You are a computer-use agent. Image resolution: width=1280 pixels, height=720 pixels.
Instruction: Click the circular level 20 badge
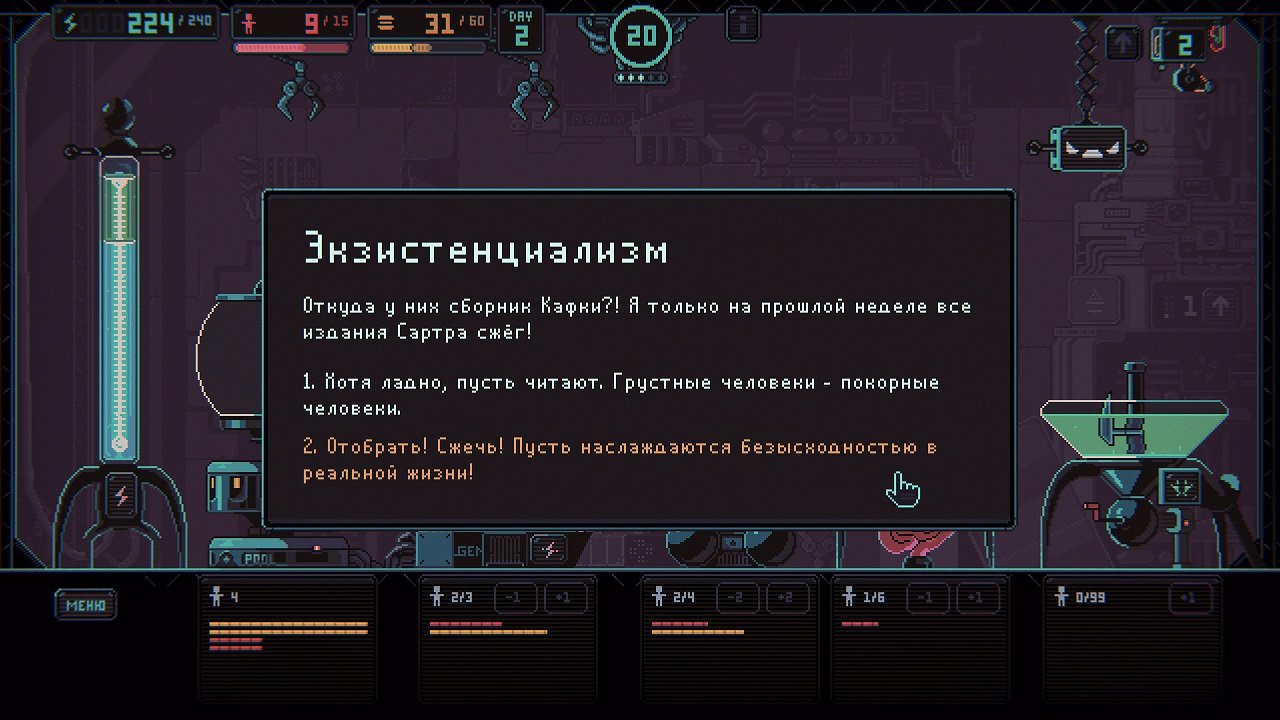tap(640, 36)
